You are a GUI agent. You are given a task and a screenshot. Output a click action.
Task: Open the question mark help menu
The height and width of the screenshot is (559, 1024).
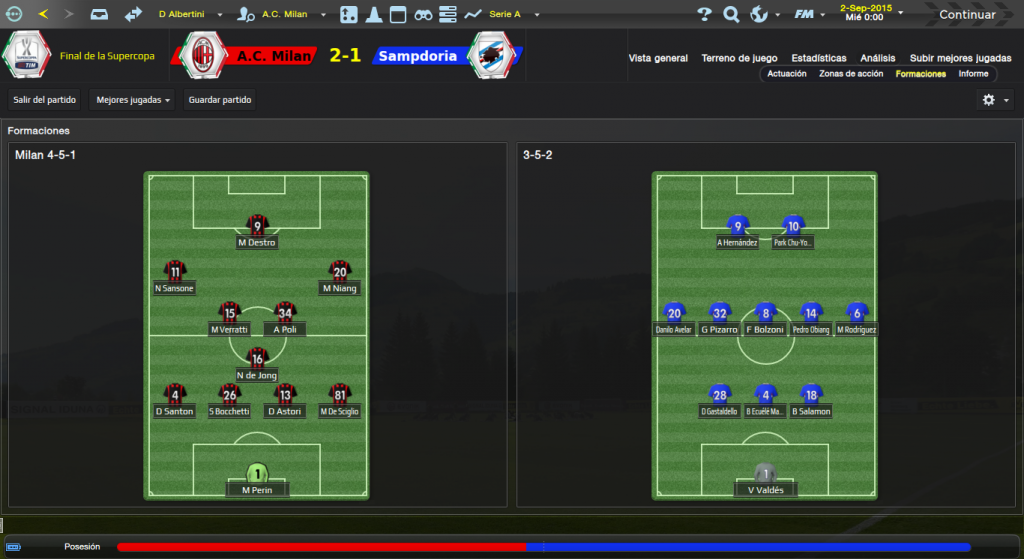click(x=705, y=14)
